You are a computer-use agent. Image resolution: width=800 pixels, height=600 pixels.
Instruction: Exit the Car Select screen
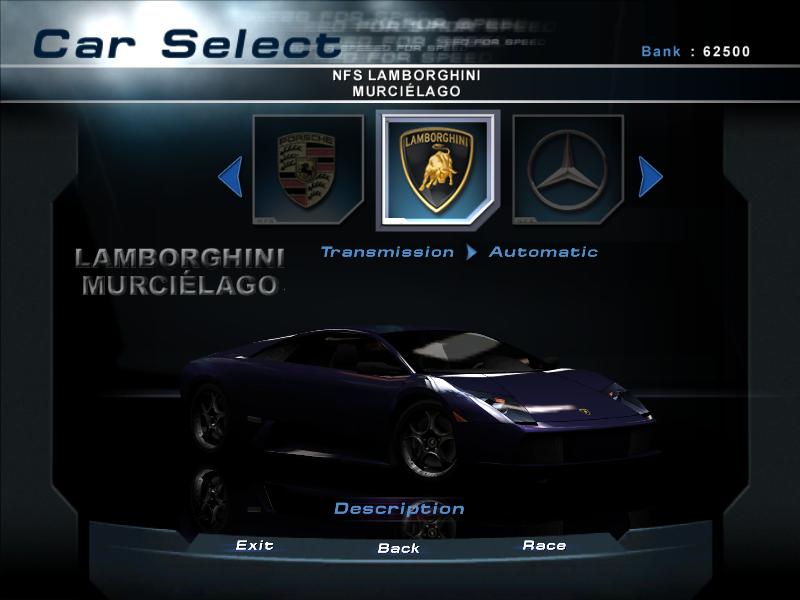(x=254, y=546)
